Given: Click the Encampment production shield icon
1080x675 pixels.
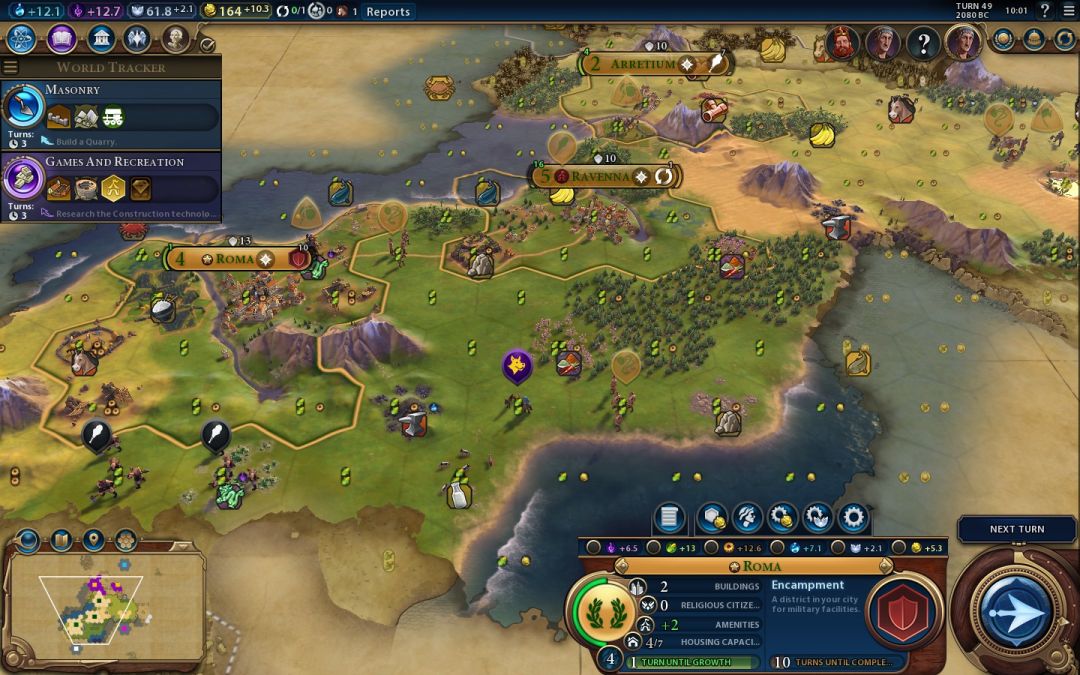Looking at the screenshot, I should click(x=904, y=612).
